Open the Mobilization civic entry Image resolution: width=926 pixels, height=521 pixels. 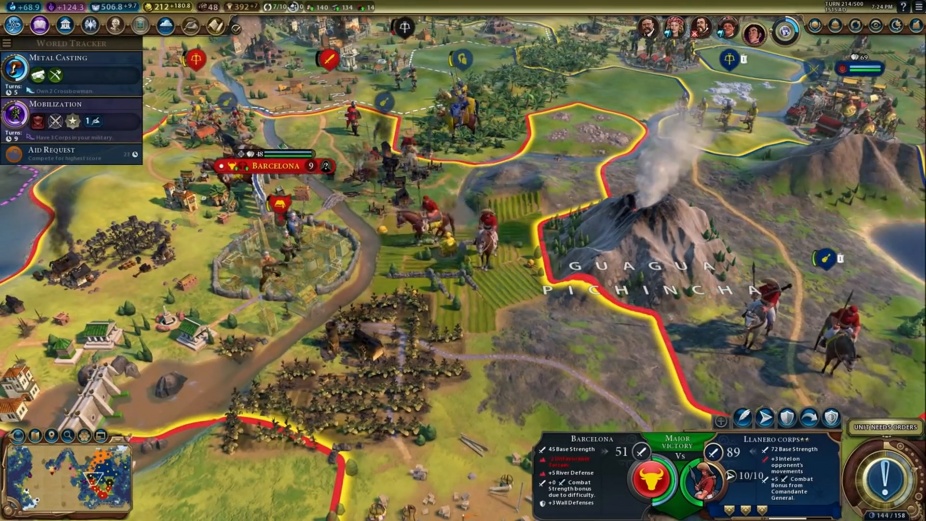(x=72, y=112)
